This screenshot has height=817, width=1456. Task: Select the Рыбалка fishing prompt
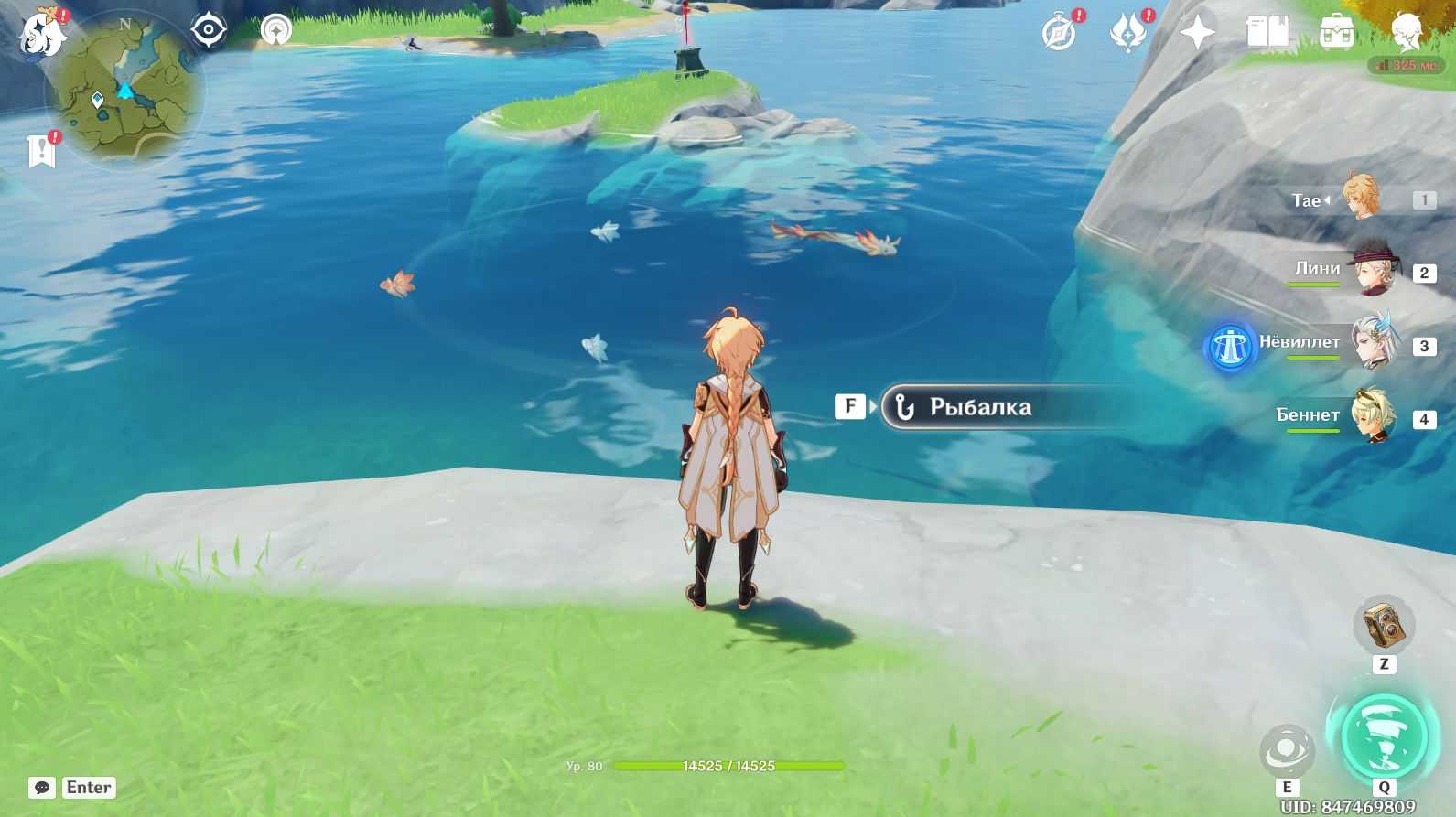coord(979,407)
